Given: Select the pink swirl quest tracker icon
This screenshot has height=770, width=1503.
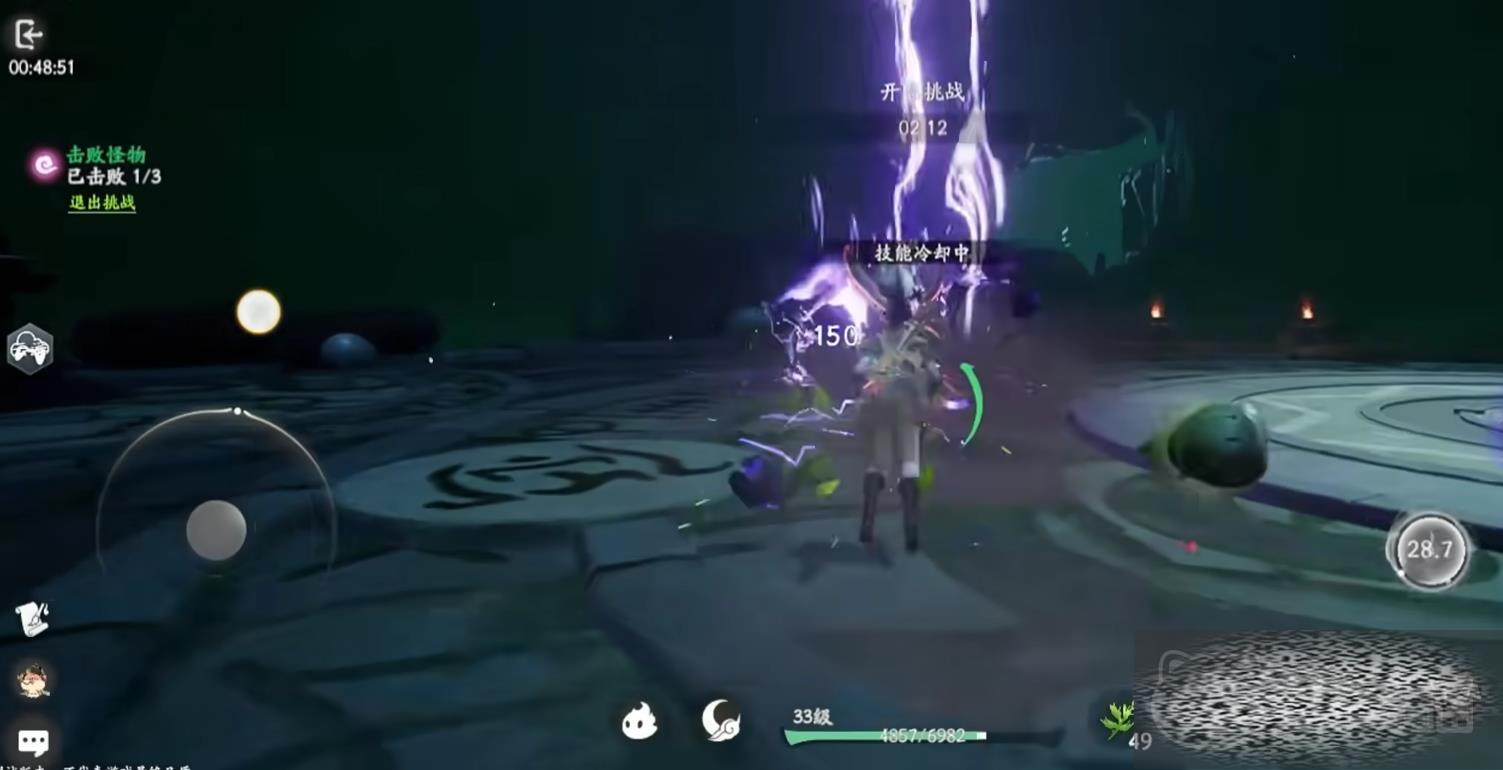Looking at the screenshot, I should [x=45, y=165].
